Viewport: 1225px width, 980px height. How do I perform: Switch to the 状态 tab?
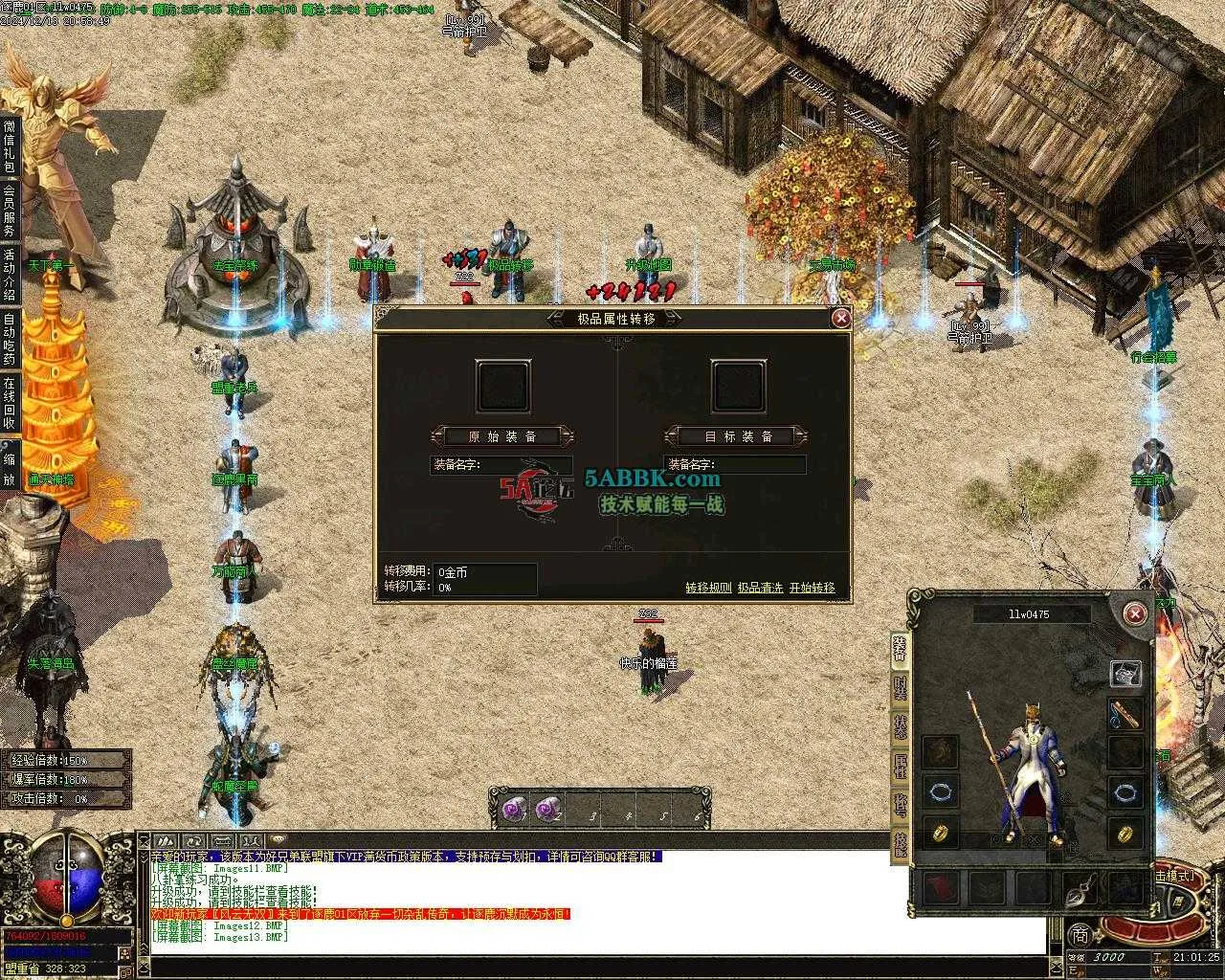tap(900, 727)
